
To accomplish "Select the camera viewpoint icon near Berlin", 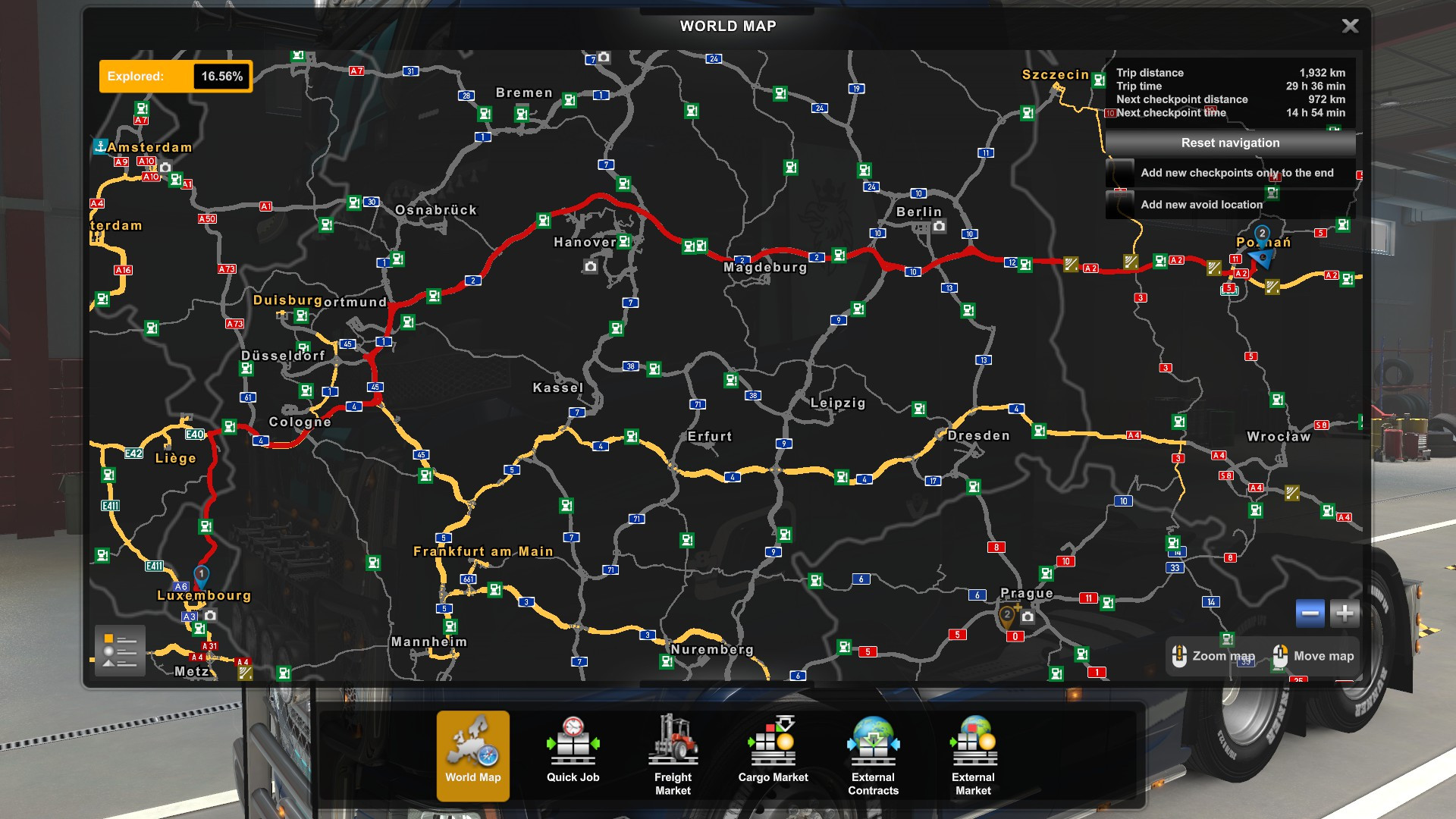I will pos(940,226).
